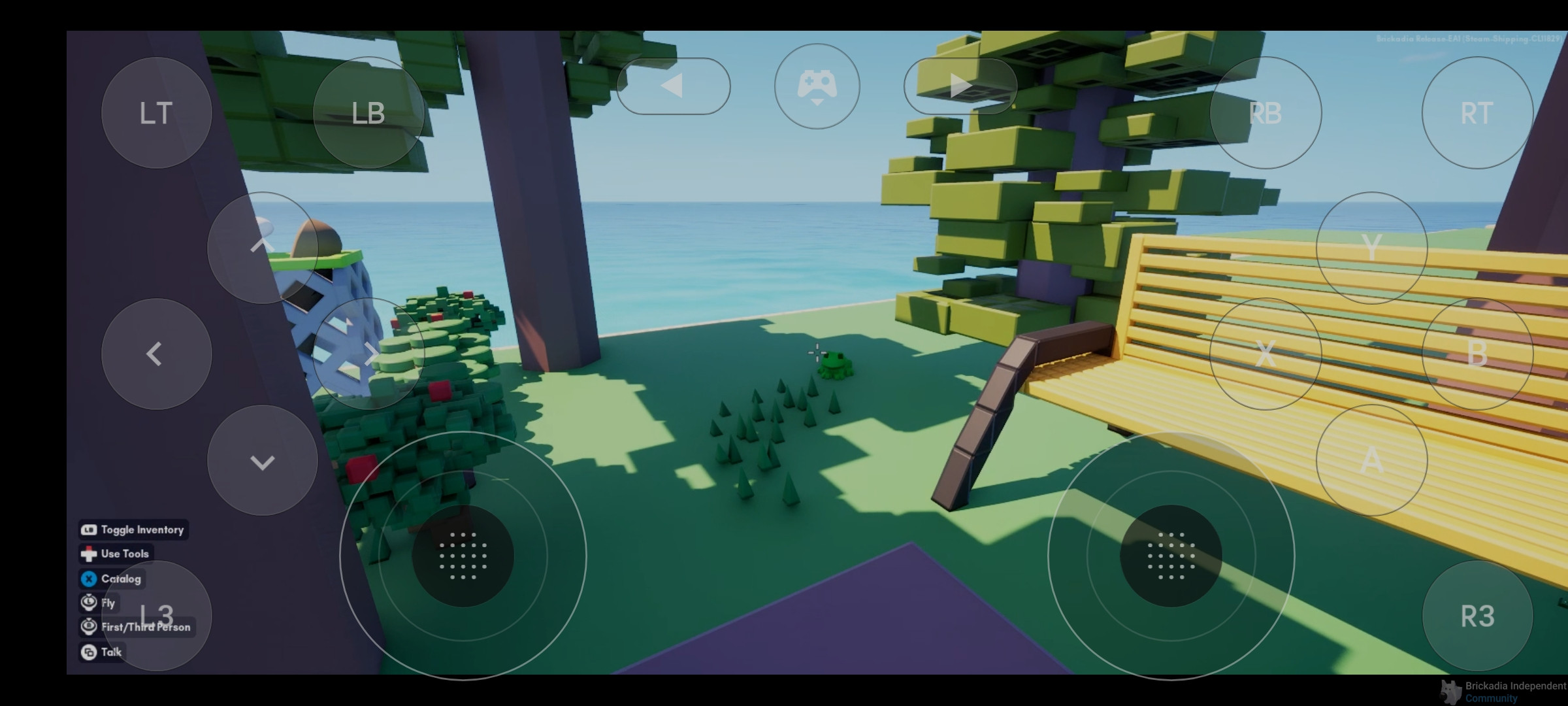Image resolution: width=1568 pixels, height=706 pixels.
Task: Tap the D-pad up arrow
Action: pos(262,247)
